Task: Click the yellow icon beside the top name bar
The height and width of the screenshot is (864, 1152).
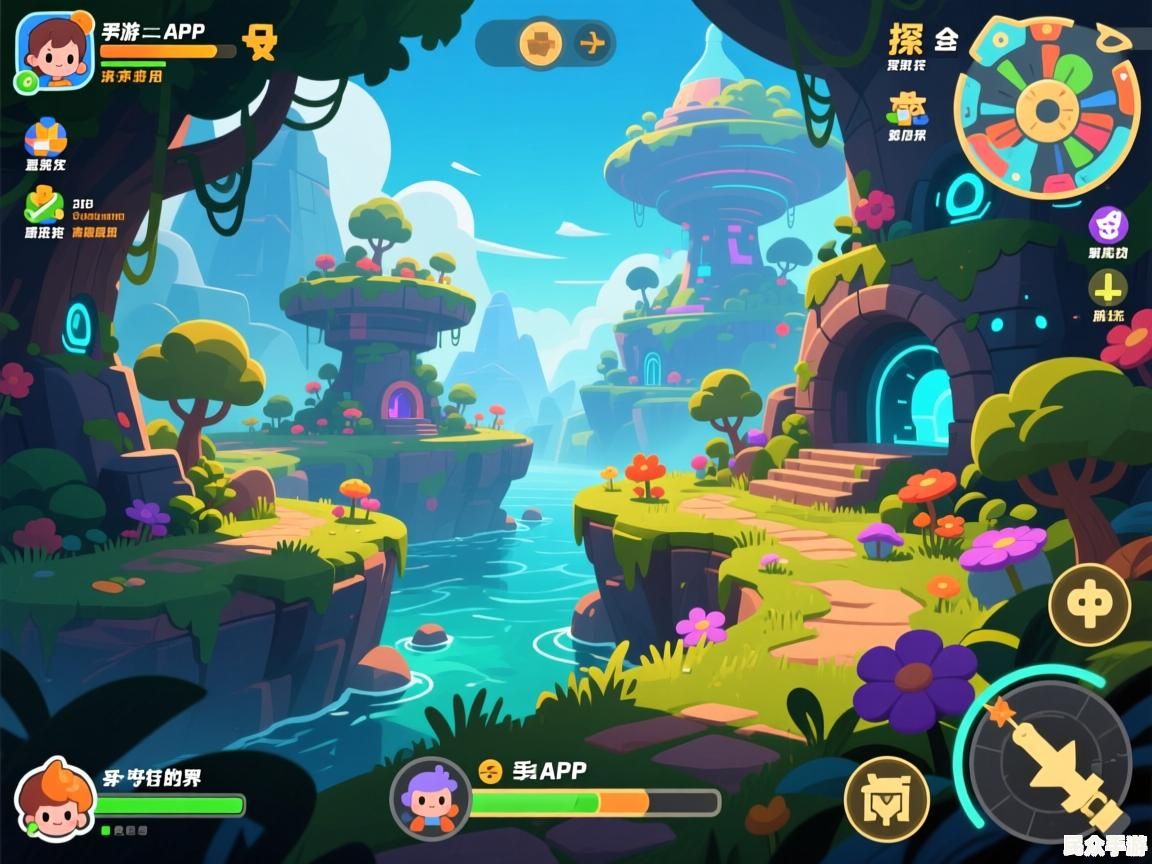Action: click(260, 43)
